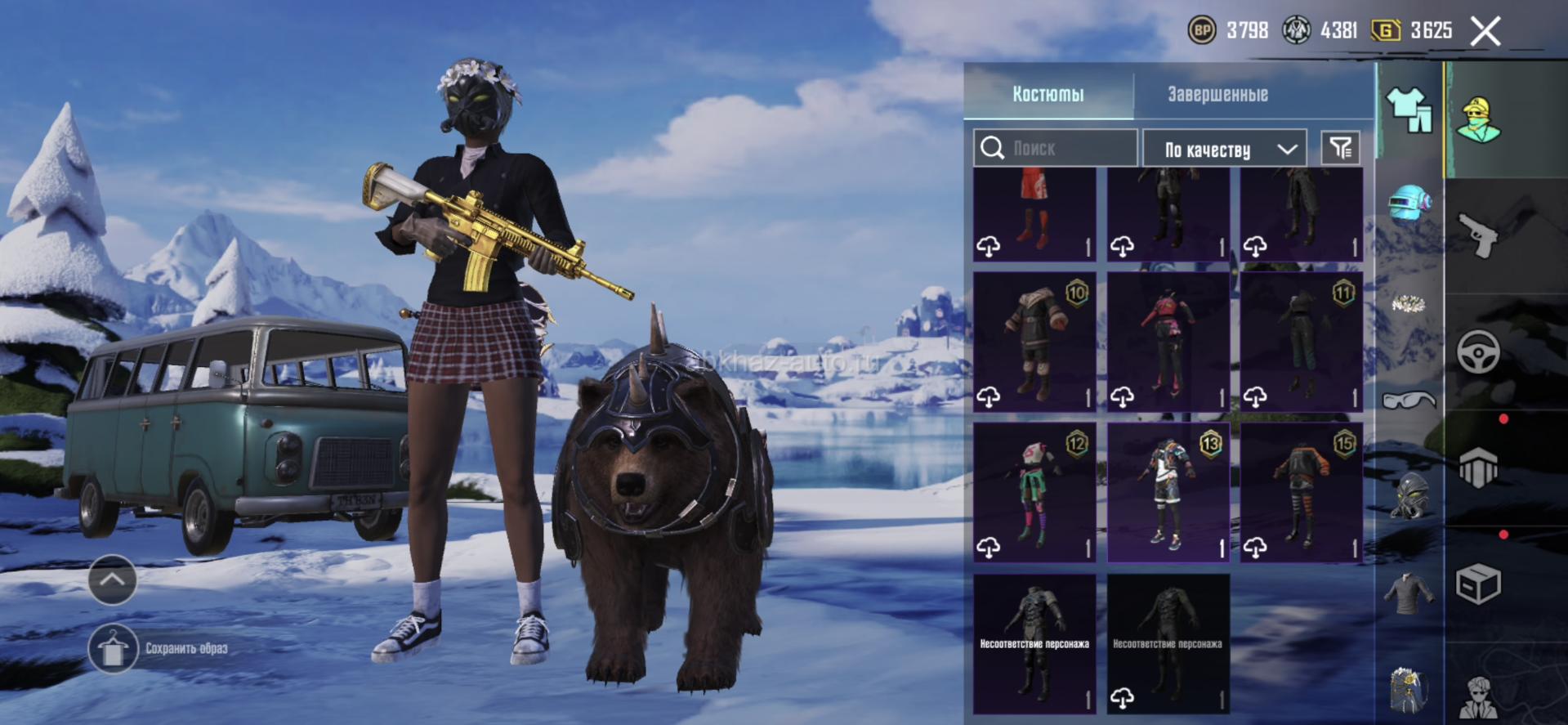The image size is (1568, 725).
Task: Open the По качеству sort dropdown
Action: coord(1224,149)
